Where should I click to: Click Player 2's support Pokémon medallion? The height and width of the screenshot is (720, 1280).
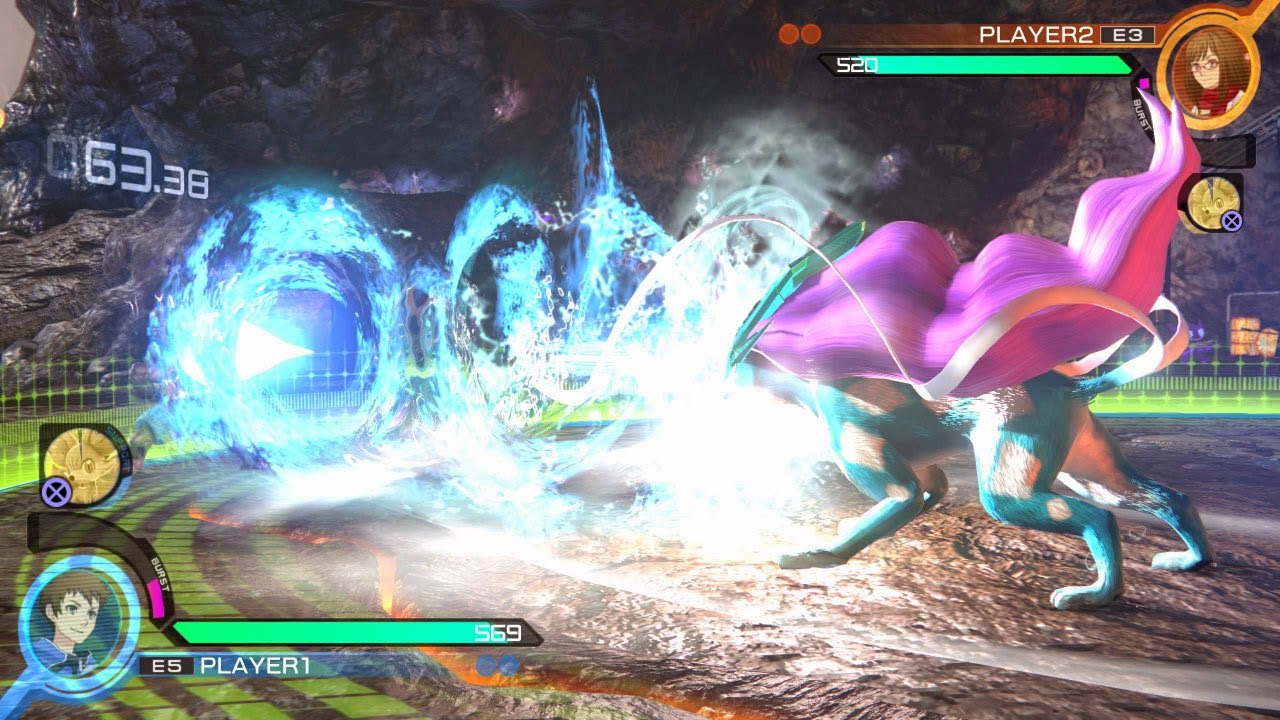(x=1213, y=202)
